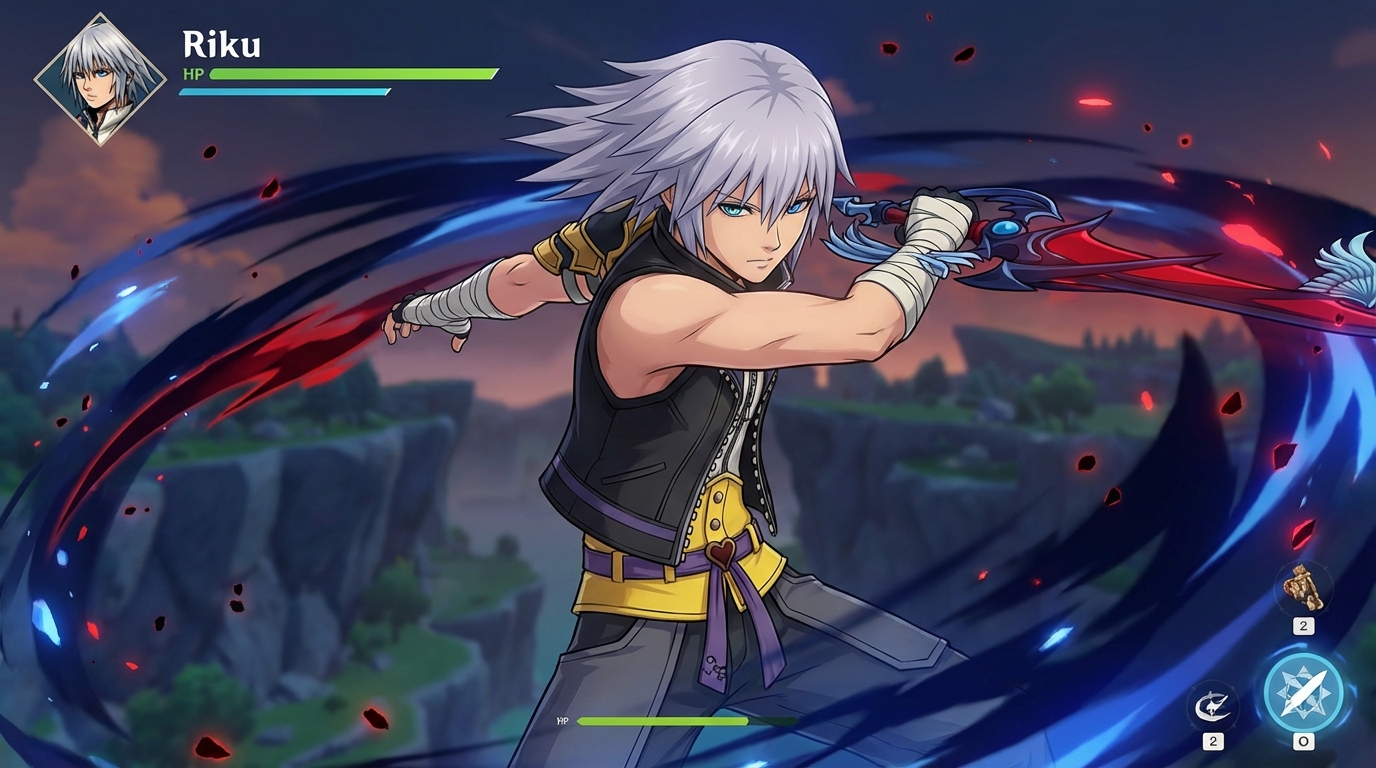Click the blue stamina bar below the HP bar

click(283, 91)
